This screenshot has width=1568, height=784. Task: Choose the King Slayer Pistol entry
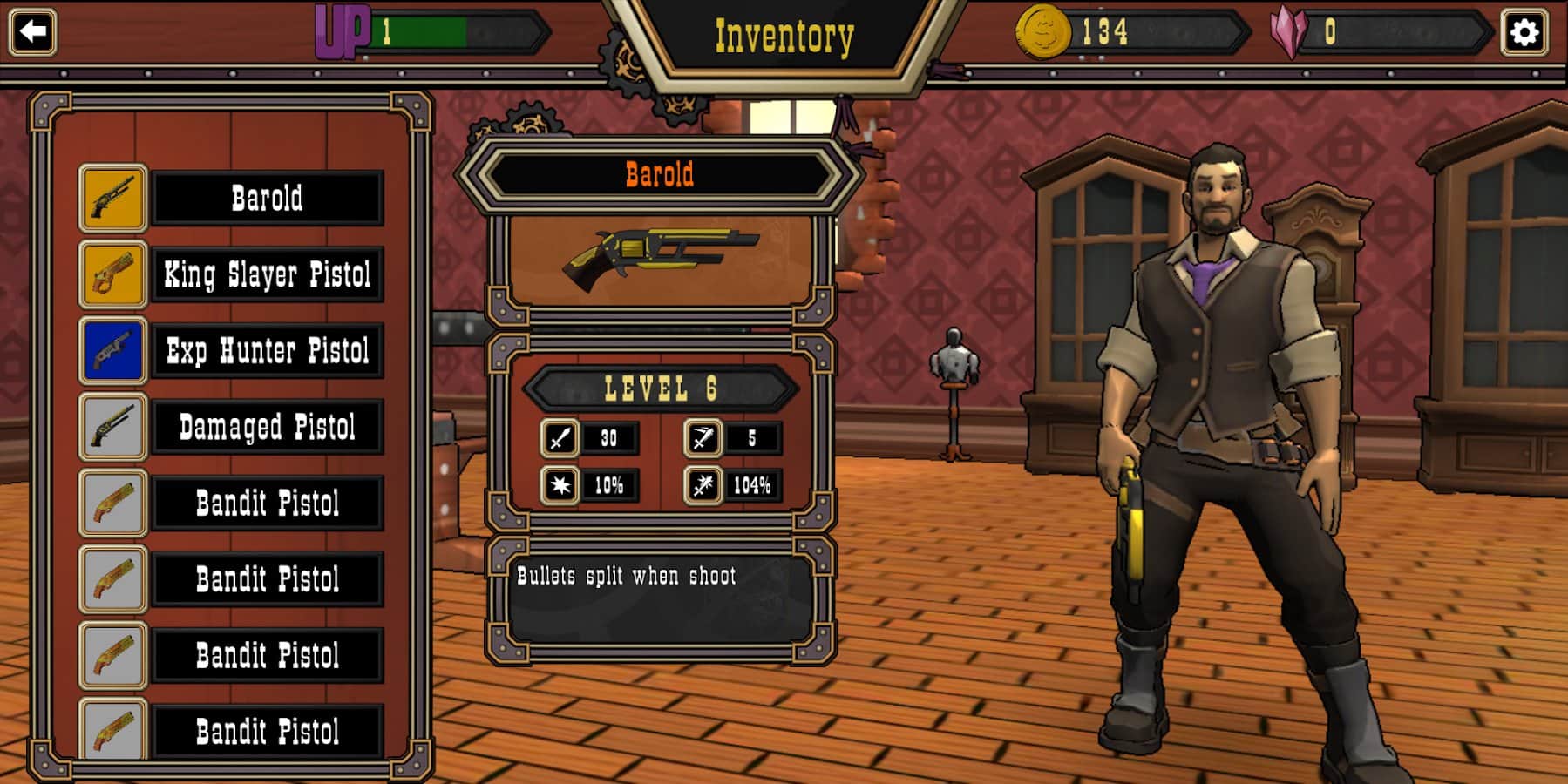pyautogui.click(x=267, y=275)
